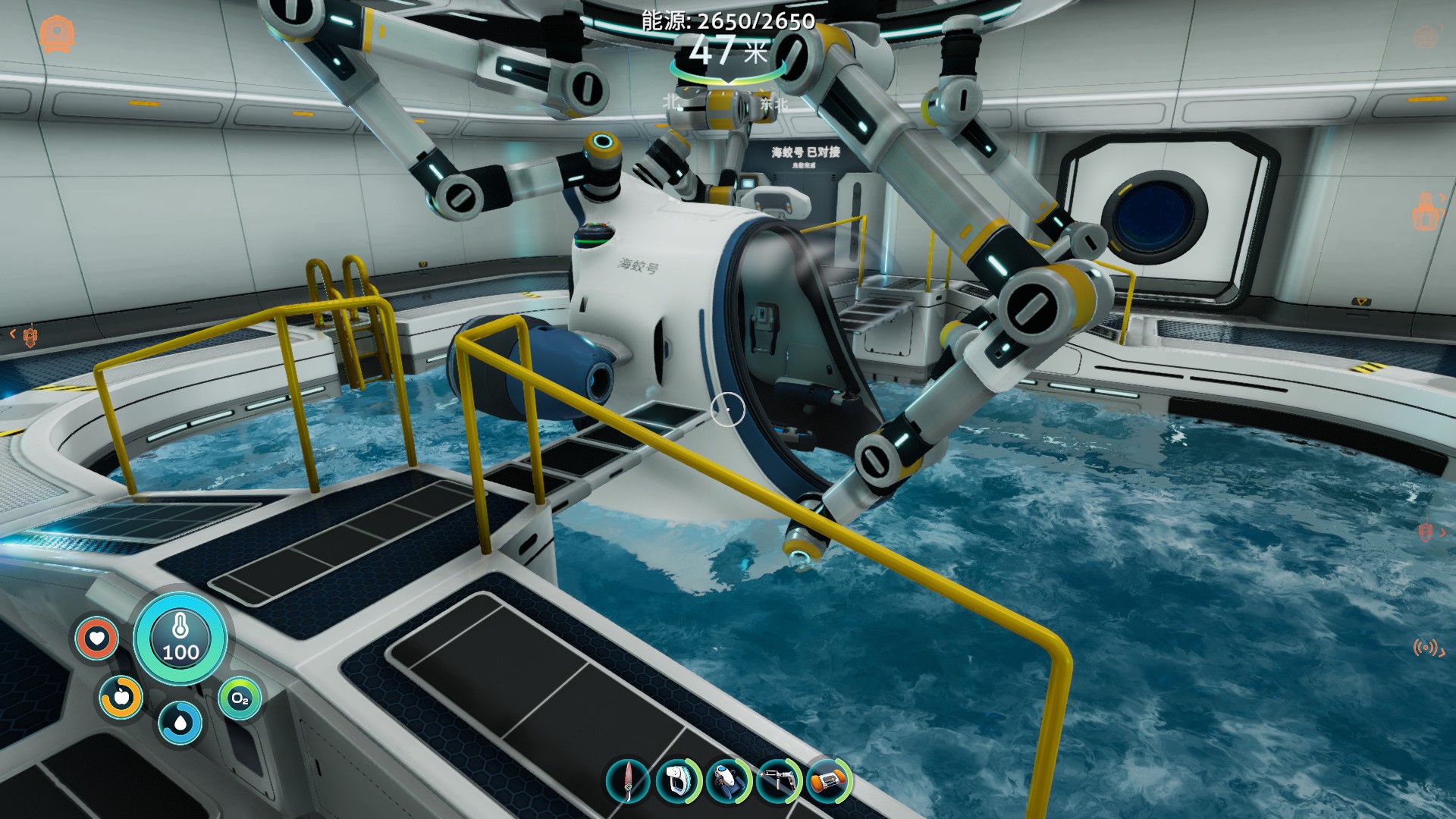Pick the orange-capped tool in the hotbar

click(x=827, y=781)
